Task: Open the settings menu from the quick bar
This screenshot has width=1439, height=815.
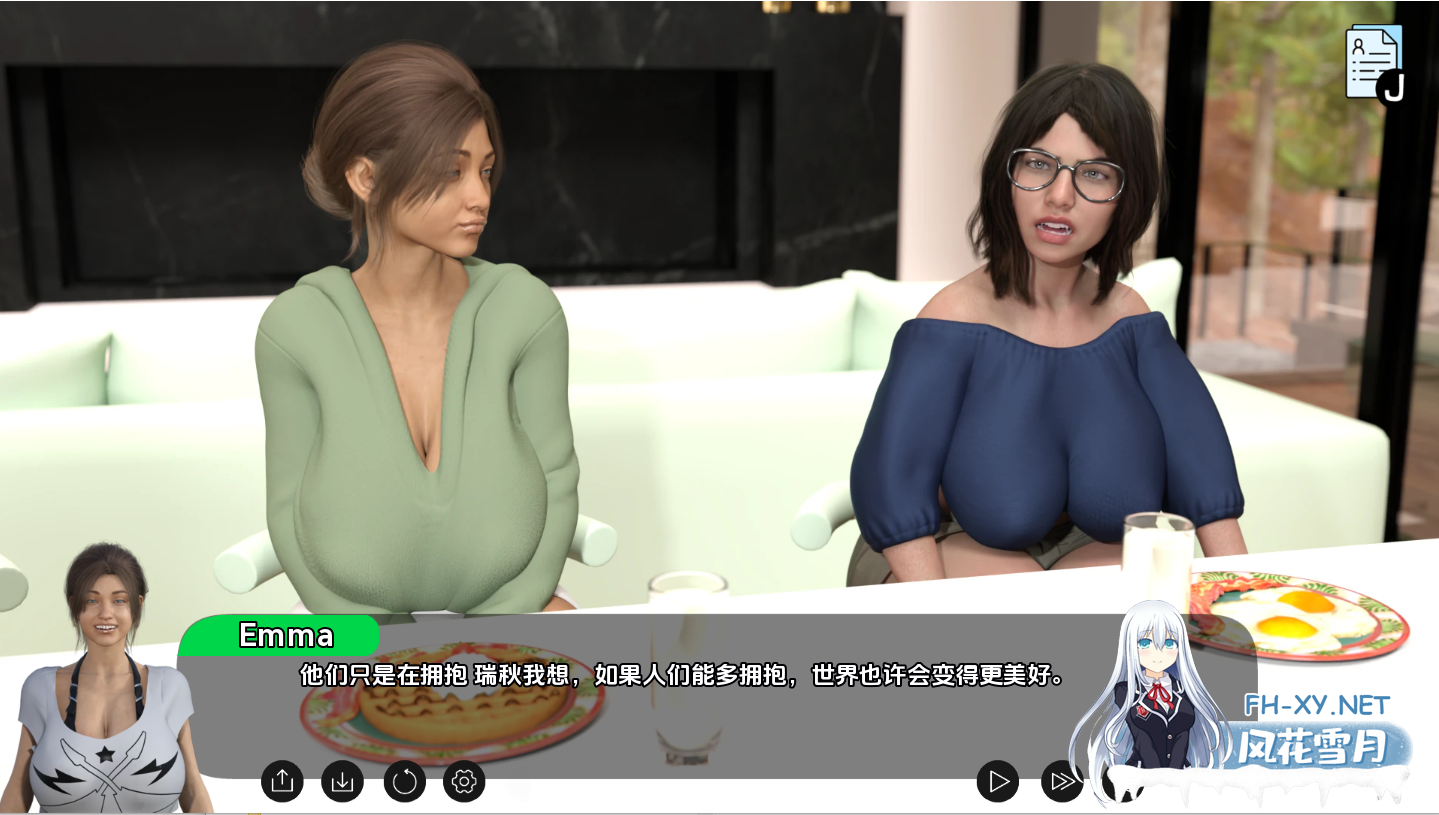Action: pyautogui.click(x=462, y=783)
